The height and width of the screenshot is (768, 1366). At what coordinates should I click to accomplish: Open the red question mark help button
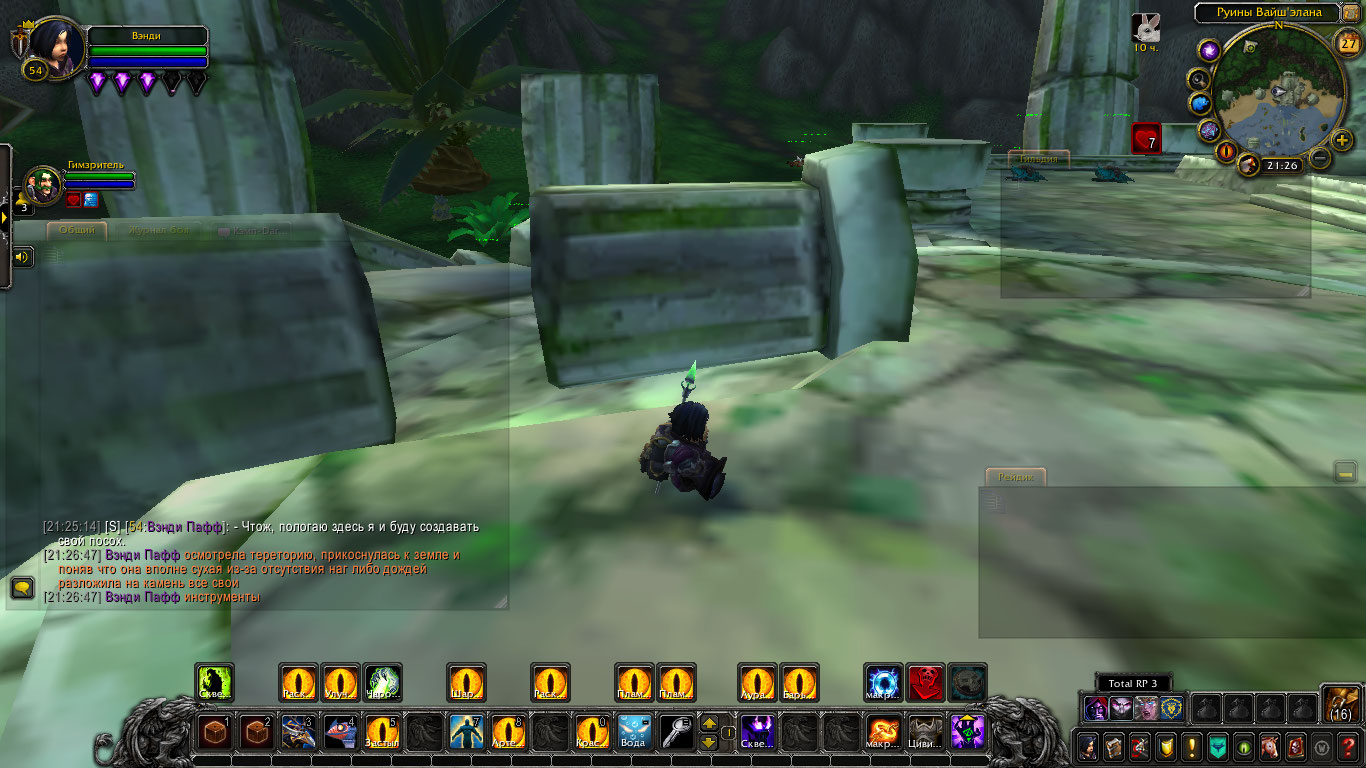pos(1349,746)
